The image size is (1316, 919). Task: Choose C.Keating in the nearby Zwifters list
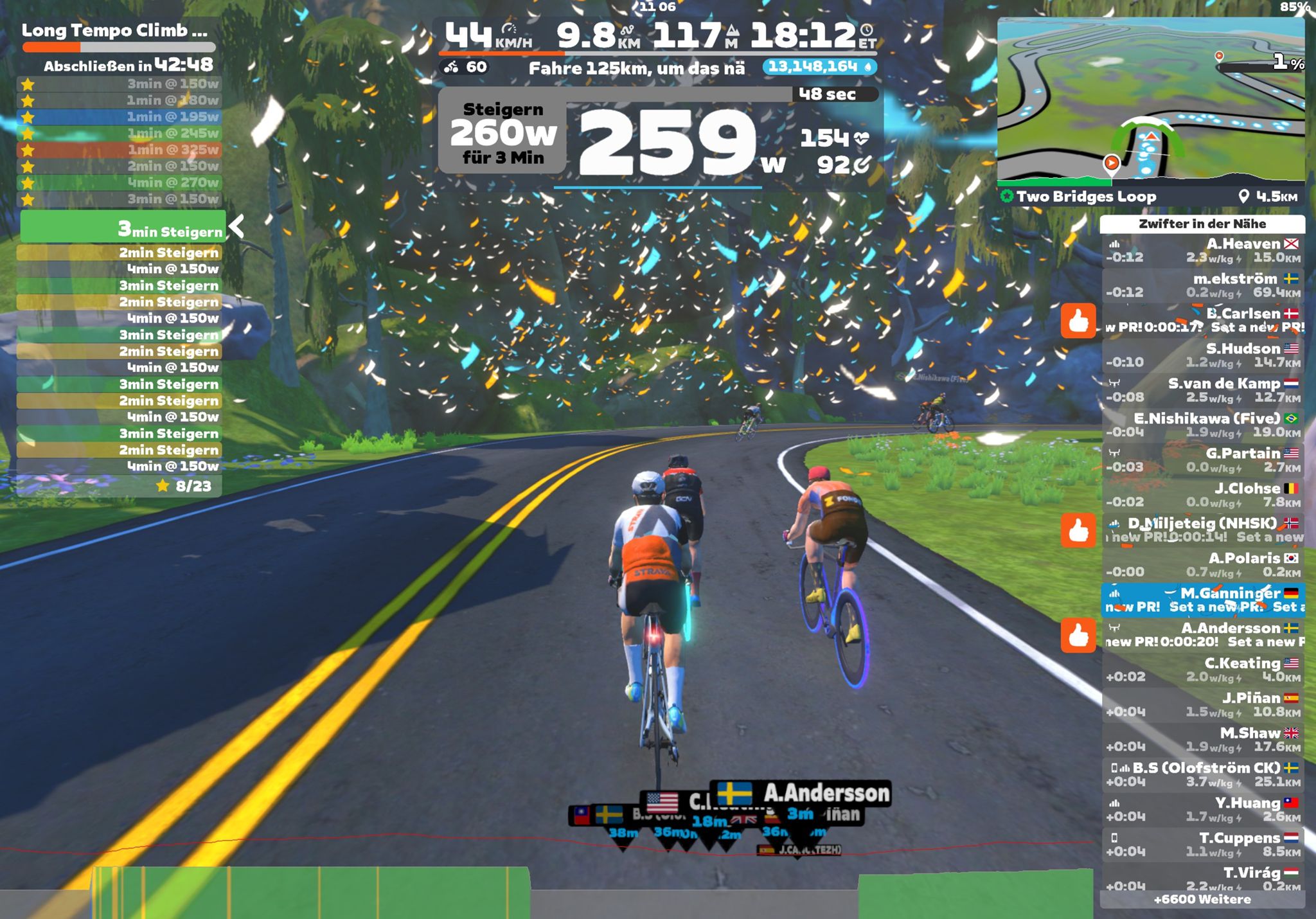pos(1202,670)
